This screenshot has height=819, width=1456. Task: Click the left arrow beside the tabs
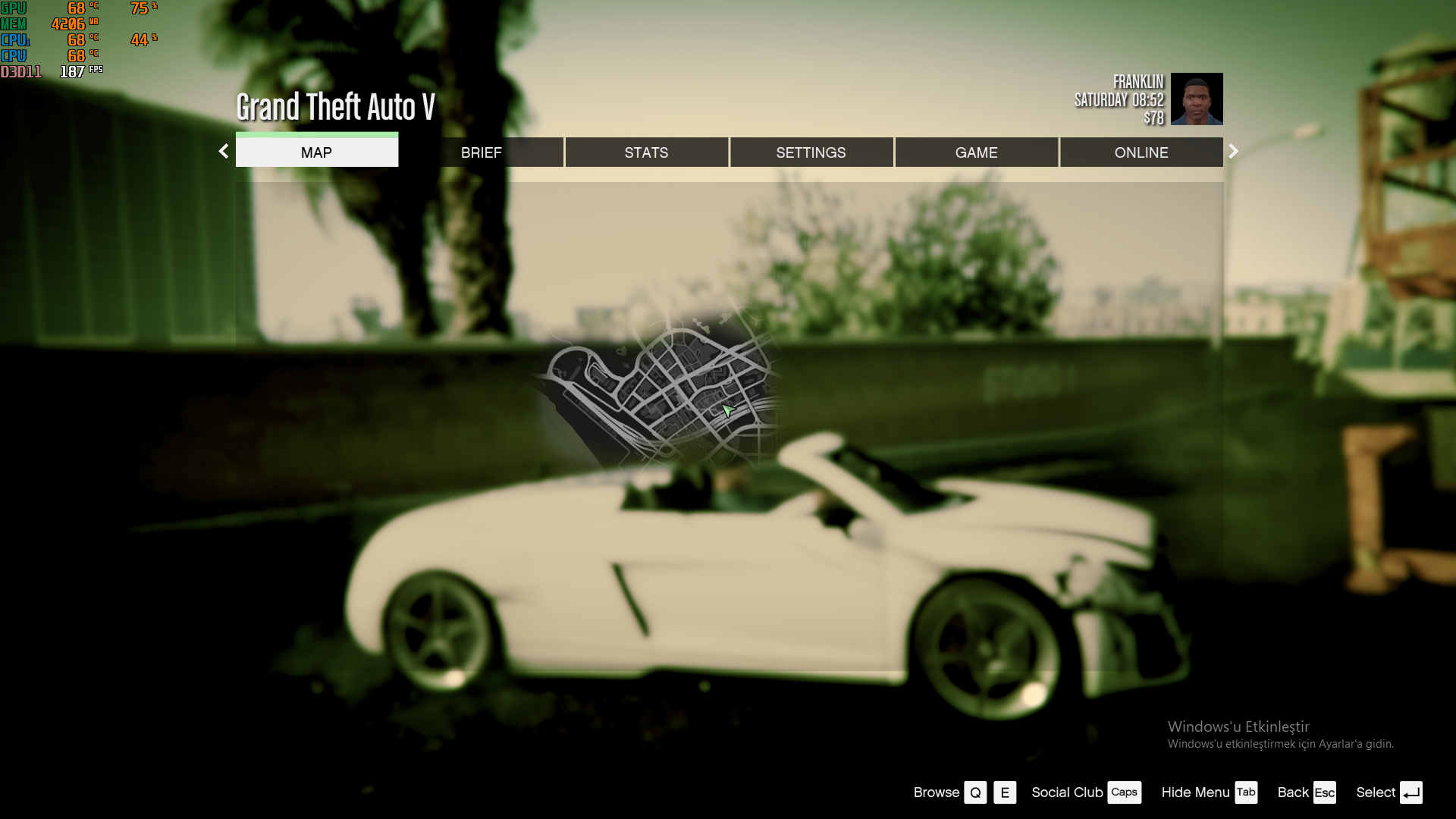[224, 151]
